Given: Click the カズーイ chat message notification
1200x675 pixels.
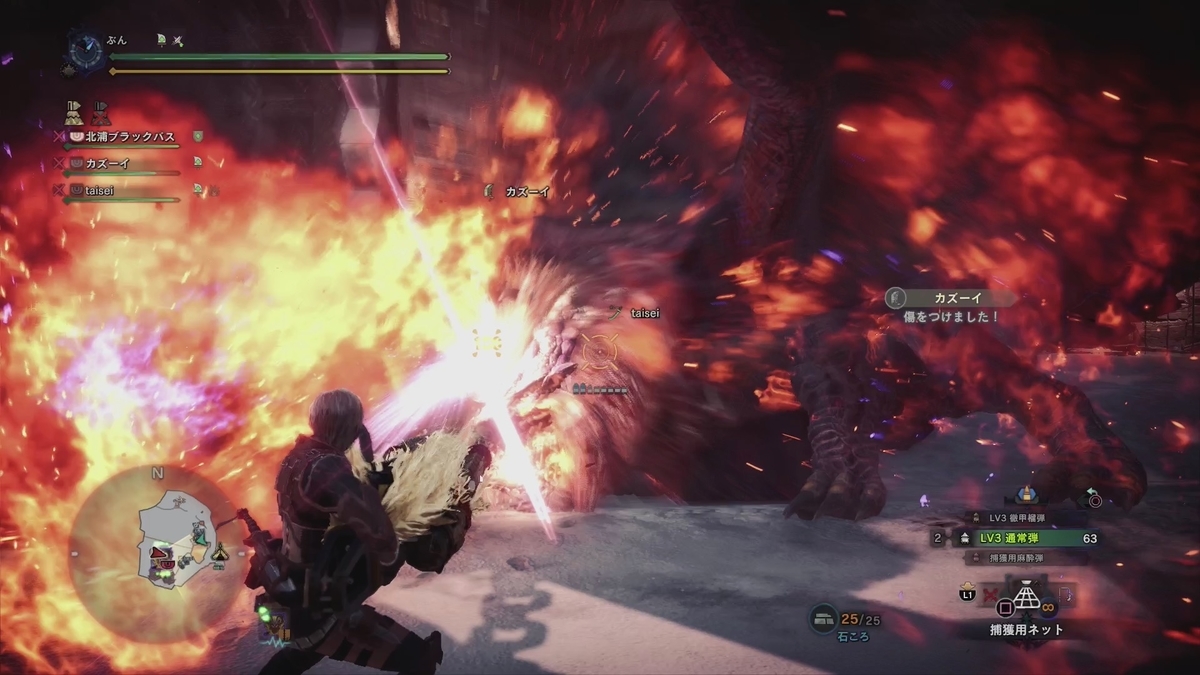Looking at the screenshot, I should point(950,306).
